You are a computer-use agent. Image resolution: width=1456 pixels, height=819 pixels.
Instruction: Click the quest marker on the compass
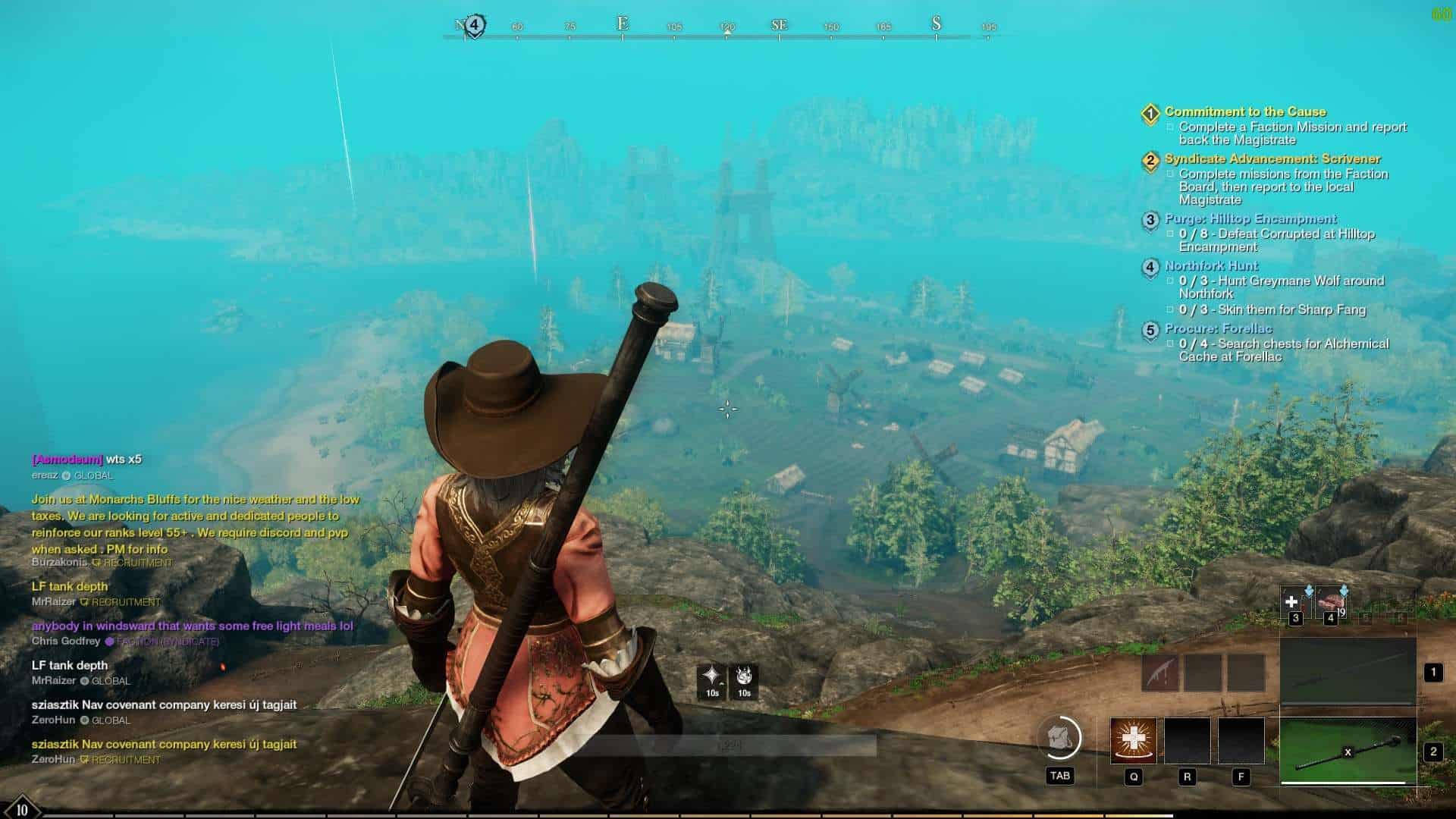474,25
